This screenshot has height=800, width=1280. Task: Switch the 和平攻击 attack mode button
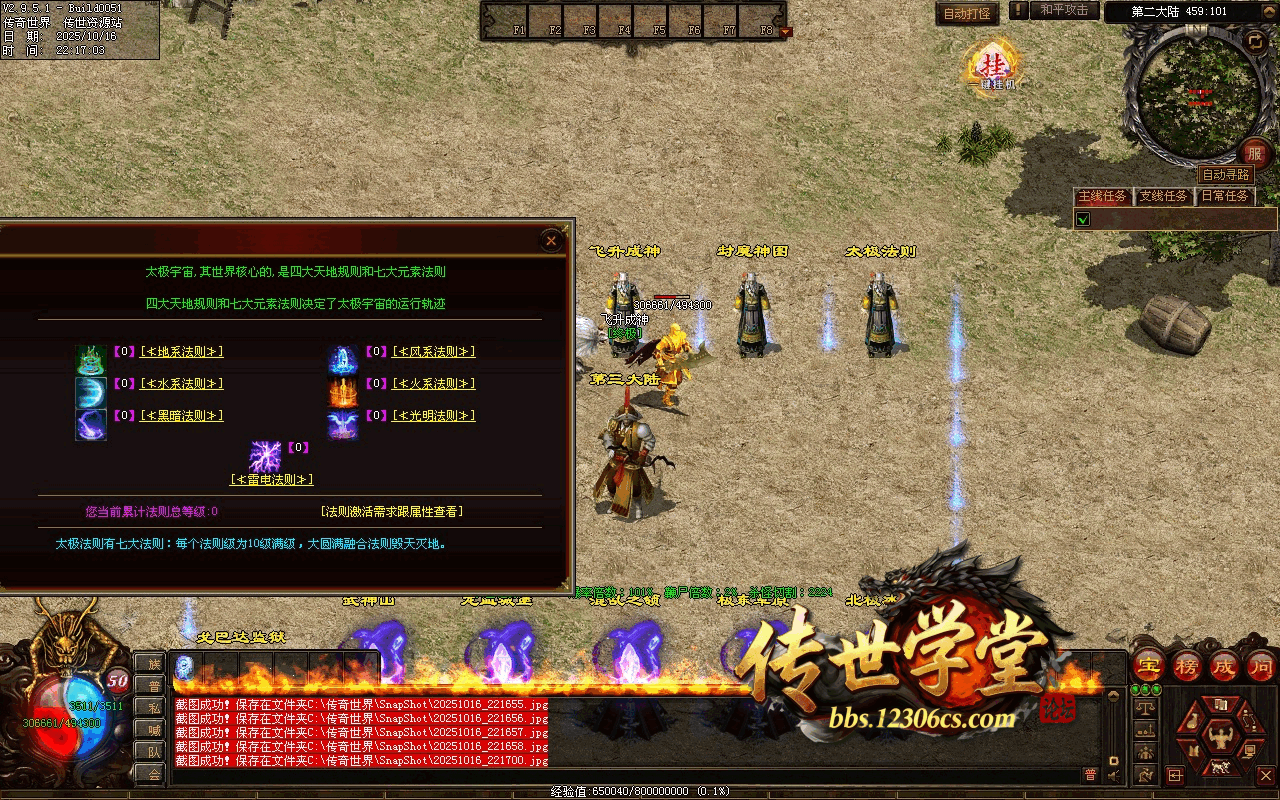click(x=1064, y=11)
